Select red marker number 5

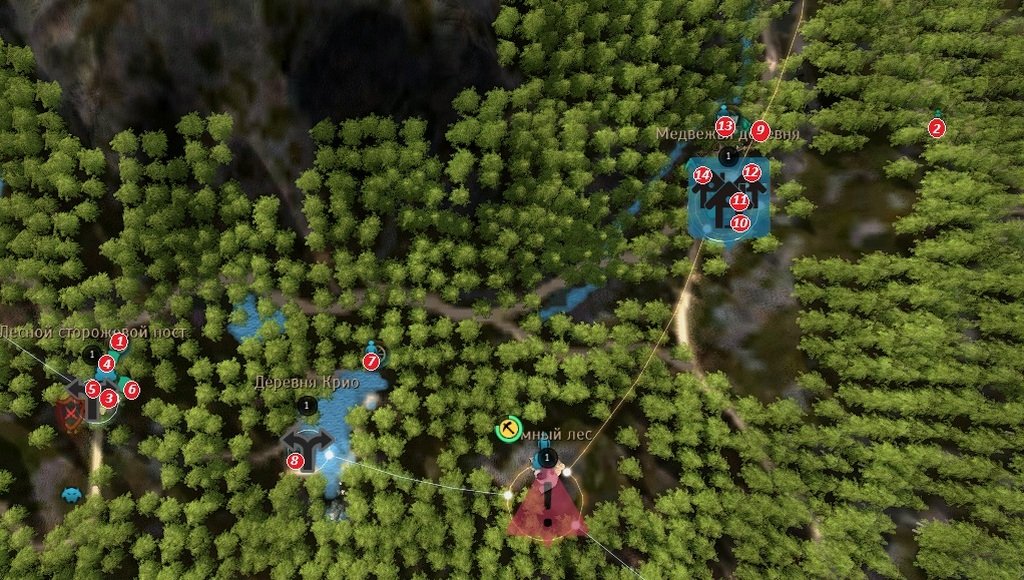point(92,388)
